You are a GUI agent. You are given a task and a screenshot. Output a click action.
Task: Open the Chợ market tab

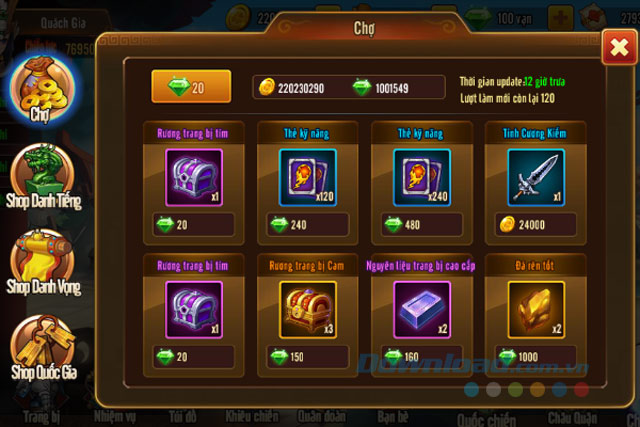pos(40,91)
